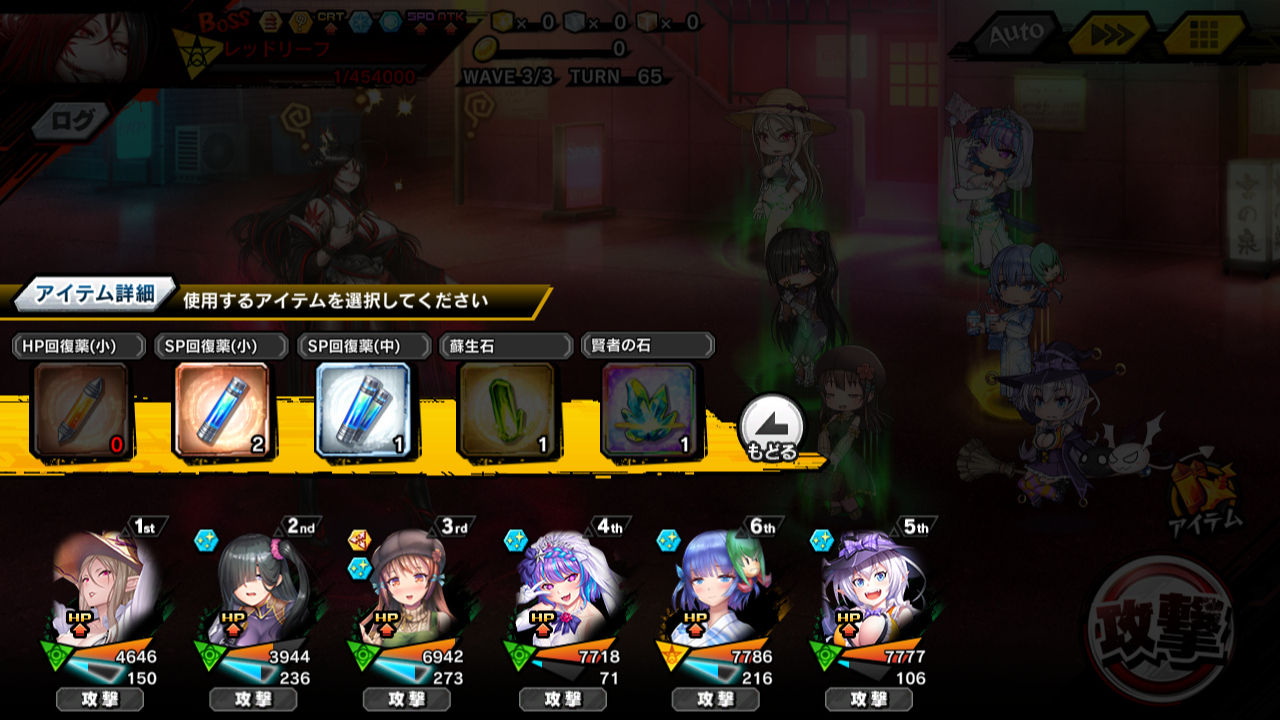
Task: Select the 蘇生石 revival stone
Action: coord(506,410)
